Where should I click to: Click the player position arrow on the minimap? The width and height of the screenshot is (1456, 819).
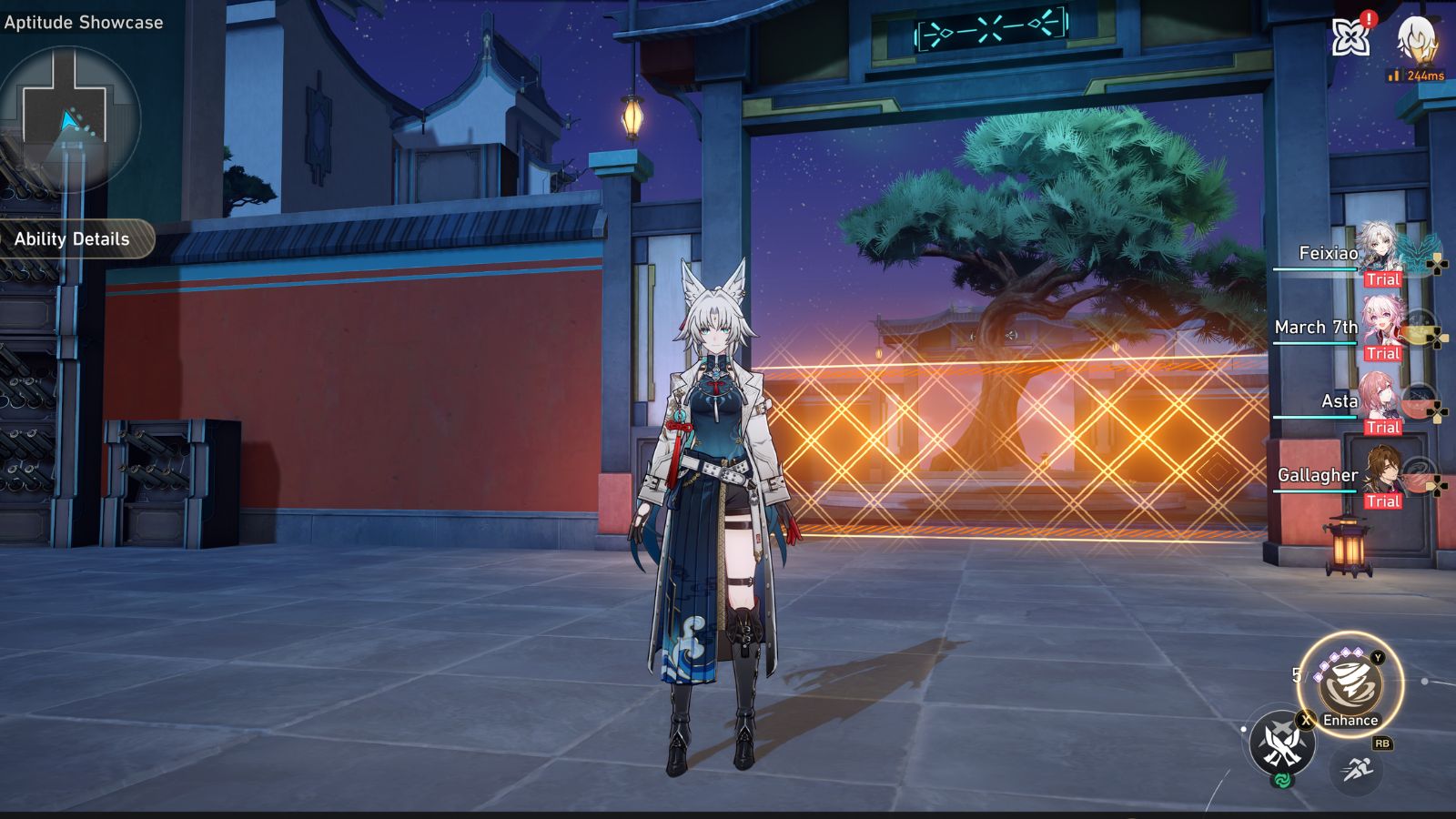click(x=67, y=118)
